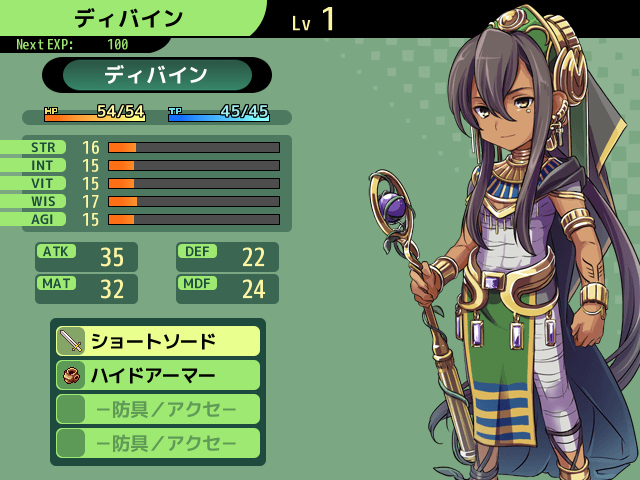Select the ハイドアーマー armor slot
The height and width of the screenshot is (480, 640).
(158, 375)
